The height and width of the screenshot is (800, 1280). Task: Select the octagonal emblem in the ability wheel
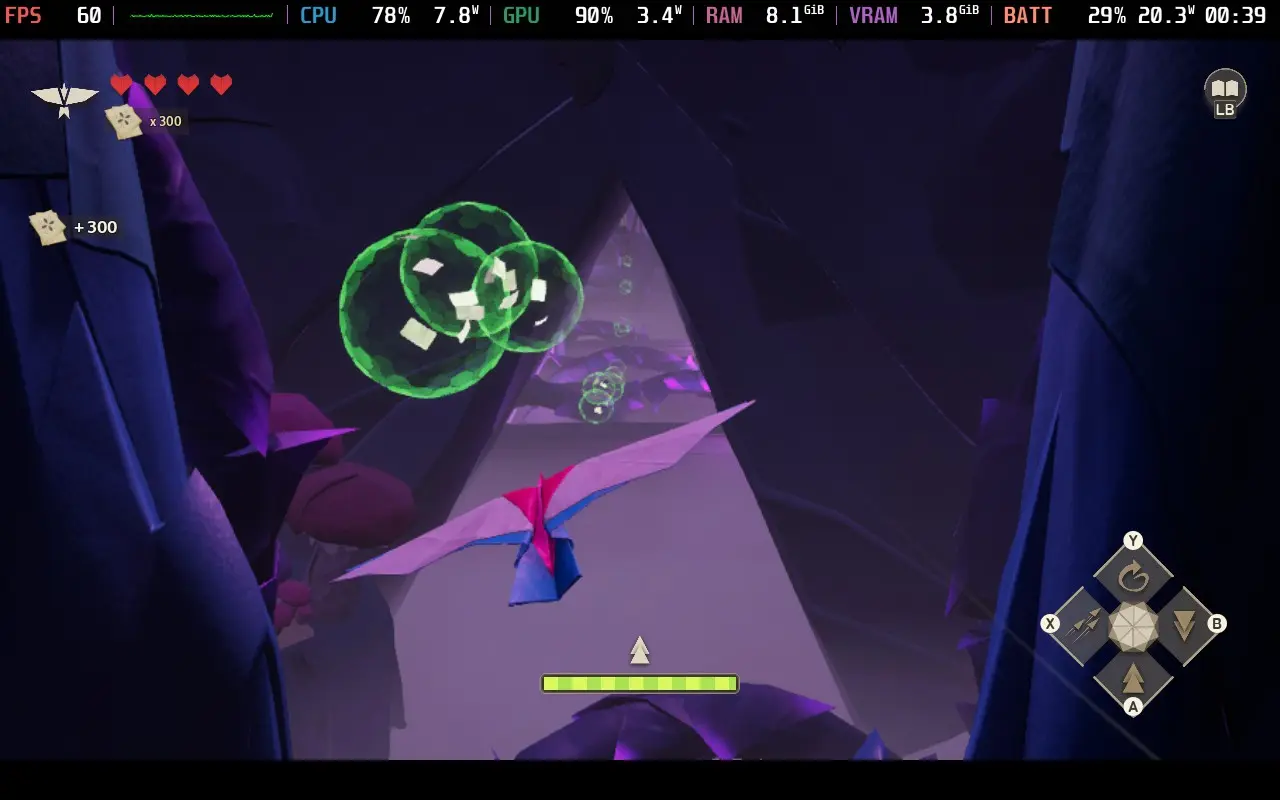[1133, 626]
